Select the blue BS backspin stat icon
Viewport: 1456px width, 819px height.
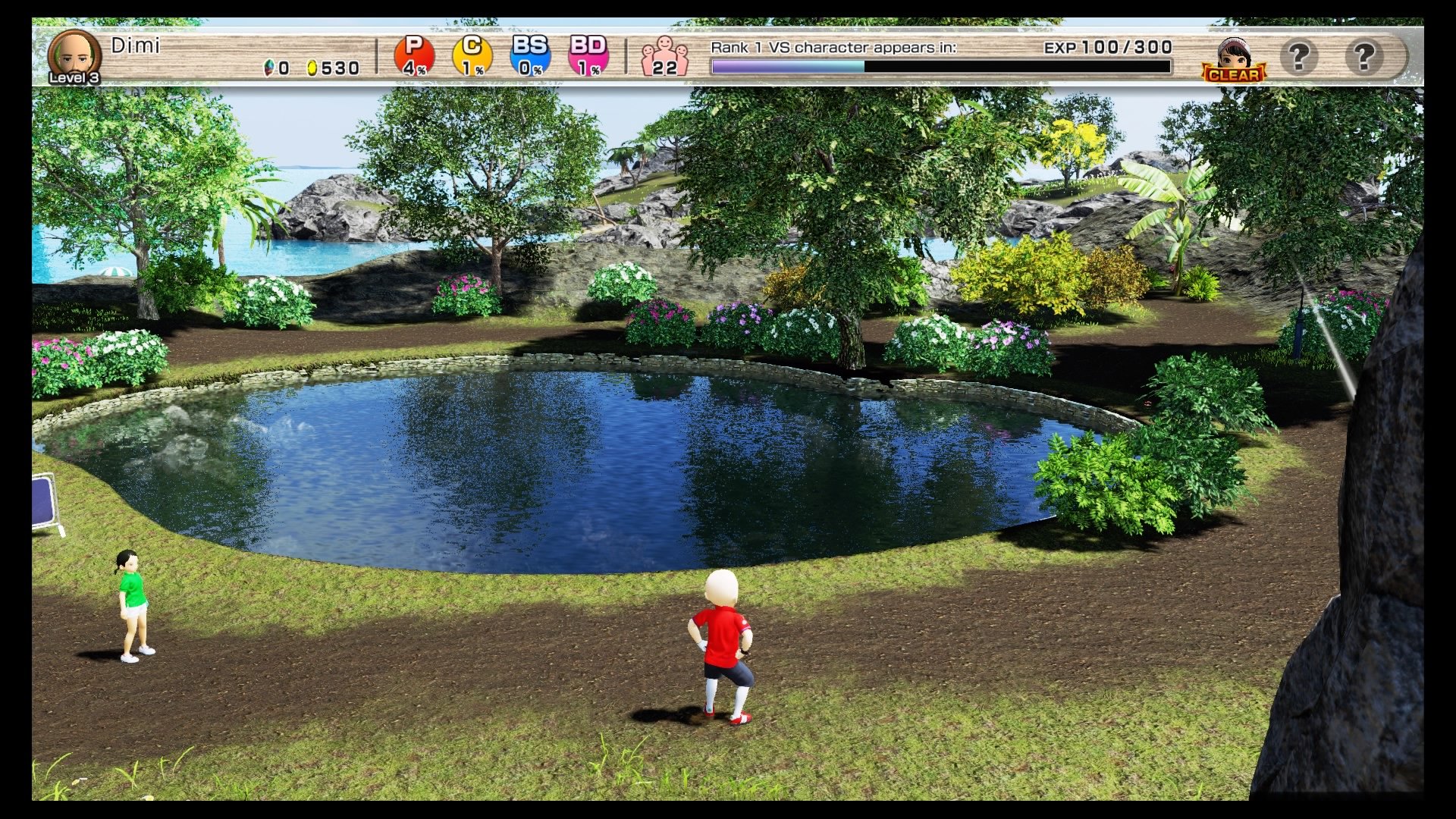click(x=529, y=53)
